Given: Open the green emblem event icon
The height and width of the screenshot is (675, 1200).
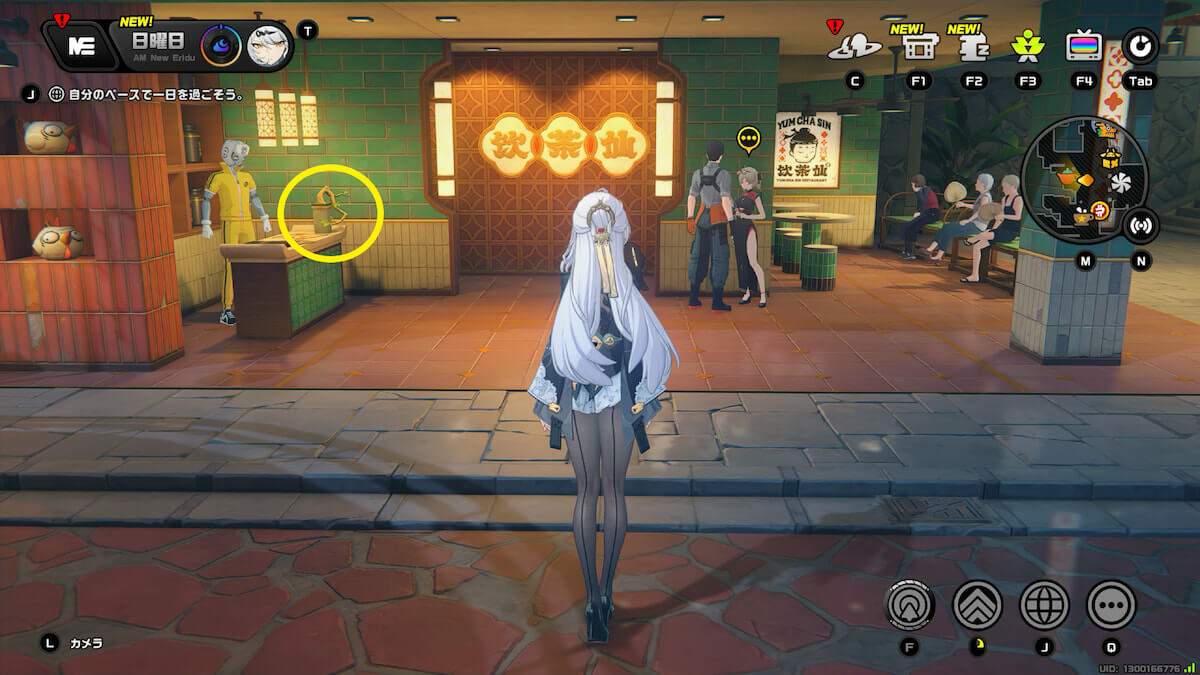Looking at the screenshot, I should (1027, 46).
